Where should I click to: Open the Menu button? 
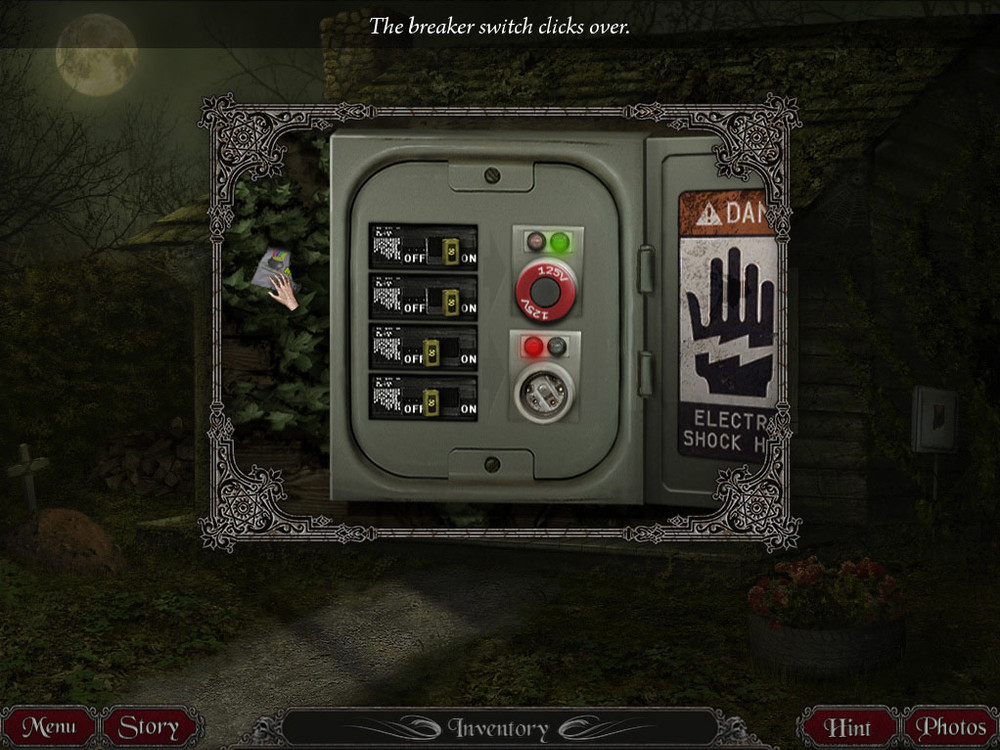coord(49,727)
